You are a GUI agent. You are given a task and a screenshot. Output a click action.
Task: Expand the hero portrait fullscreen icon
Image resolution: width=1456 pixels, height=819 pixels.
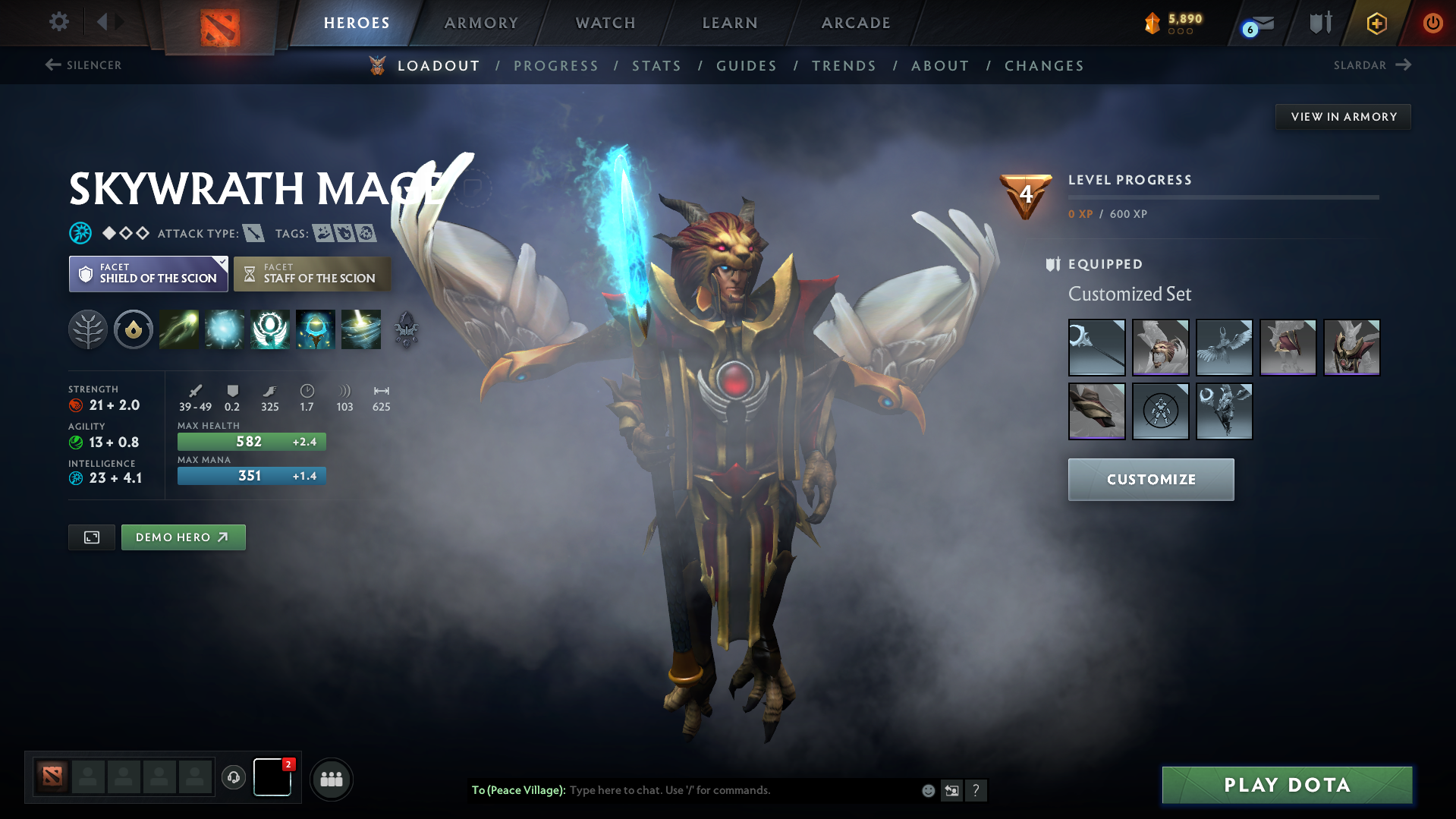tap(91, 537)
